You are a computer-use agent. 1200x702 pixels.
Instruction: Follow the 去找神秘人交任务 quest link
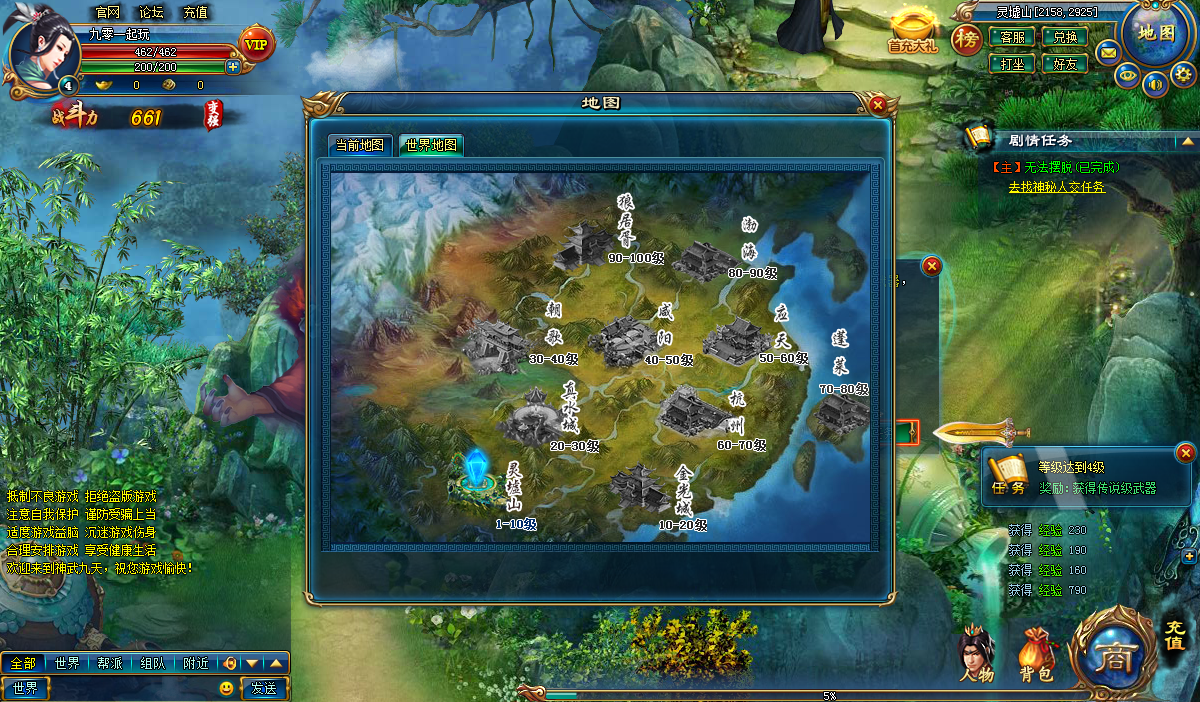[x=1056, y=186]
